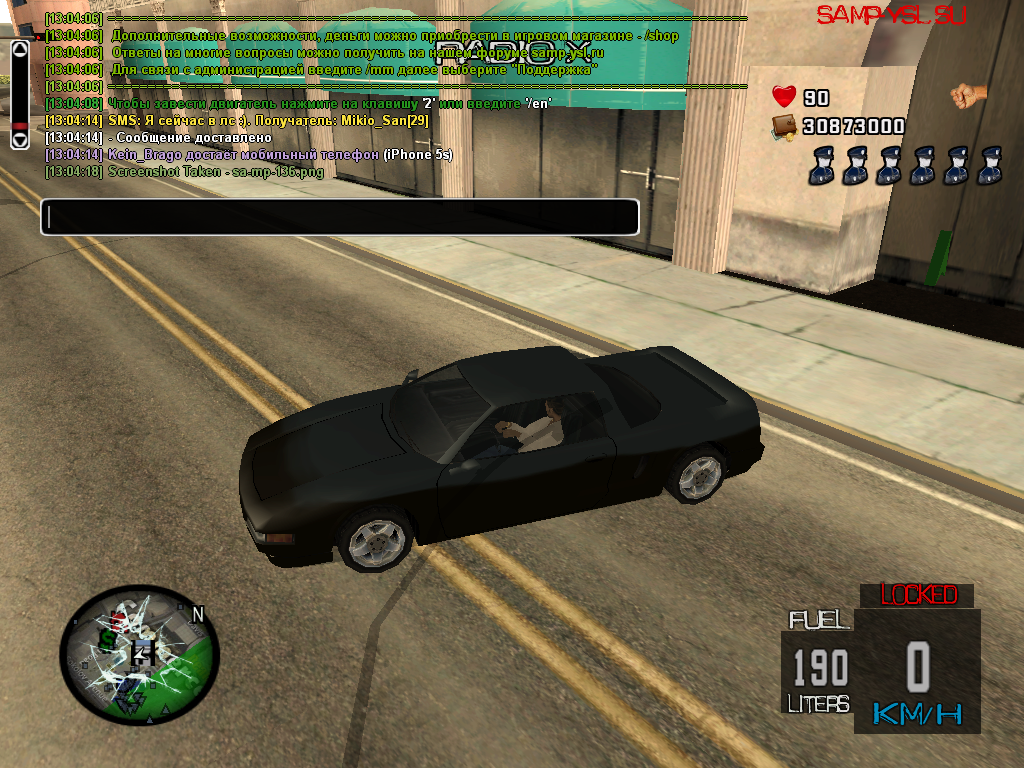This screenshot has height=768, width=1024.
Task: Select the fist weapon icon
Action: point(967,96)
